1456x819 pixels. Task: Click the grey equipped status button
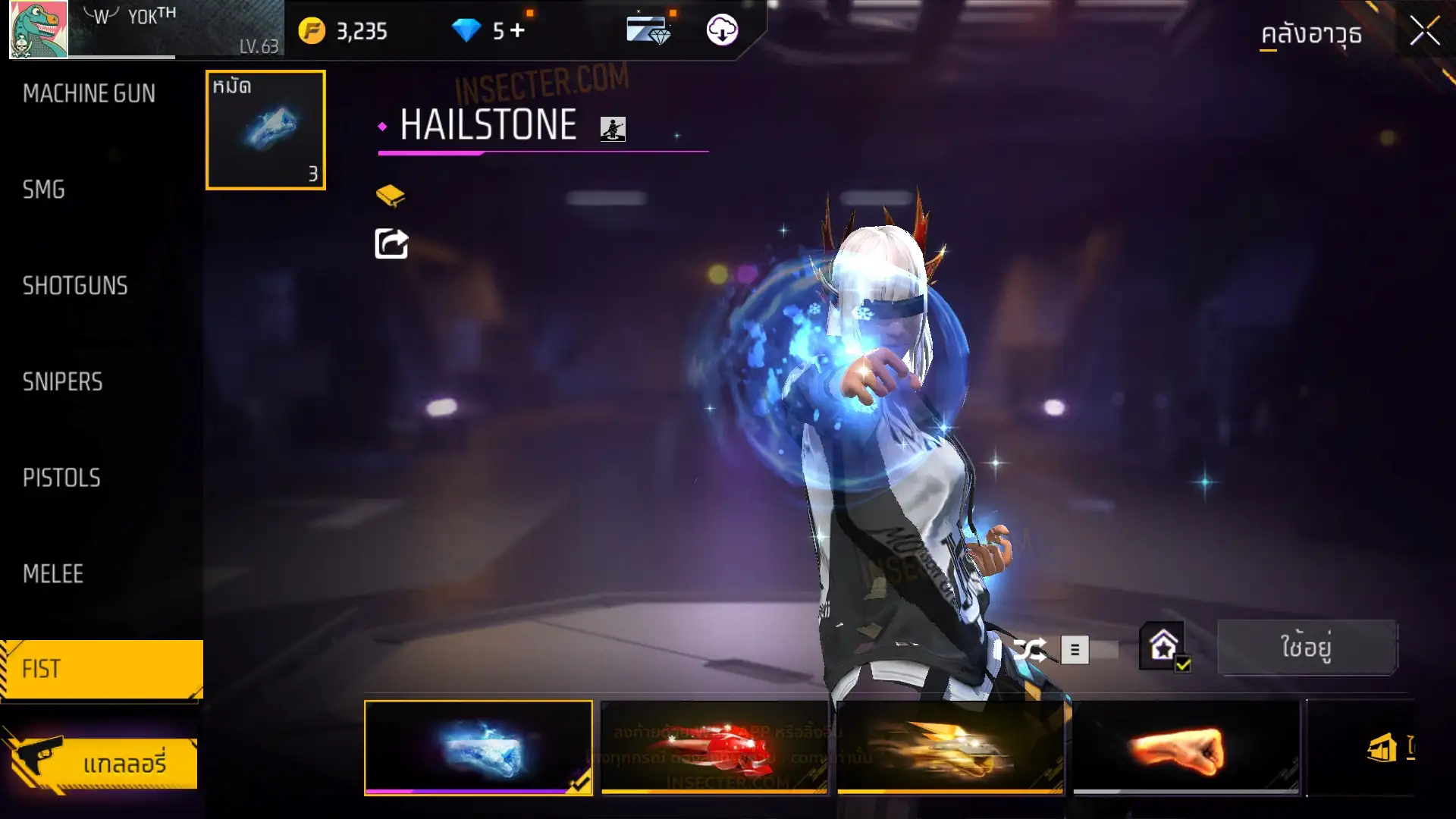(1307, 648)
